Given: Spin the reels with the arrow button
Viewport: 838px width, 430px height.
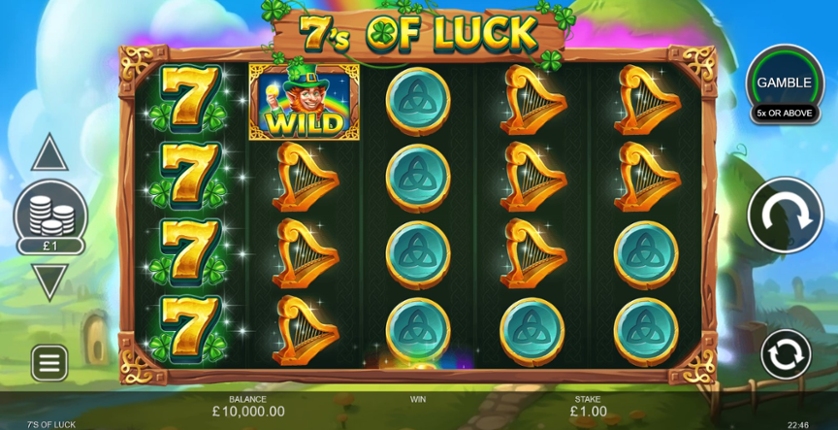Looking at the screenshot, I should point(785,215).
